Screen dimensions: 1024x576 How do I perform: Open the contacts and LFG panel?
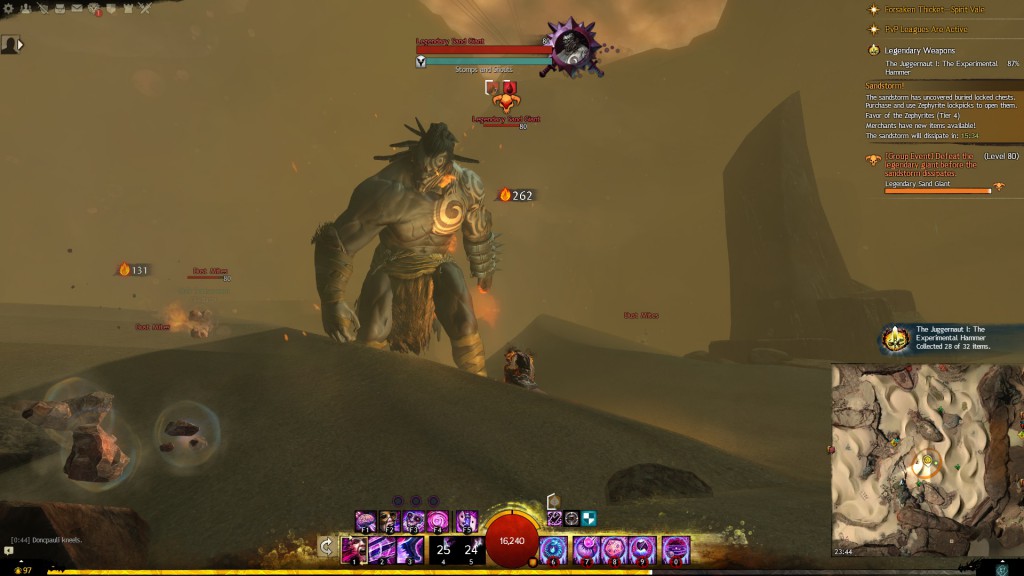[24, 9]
